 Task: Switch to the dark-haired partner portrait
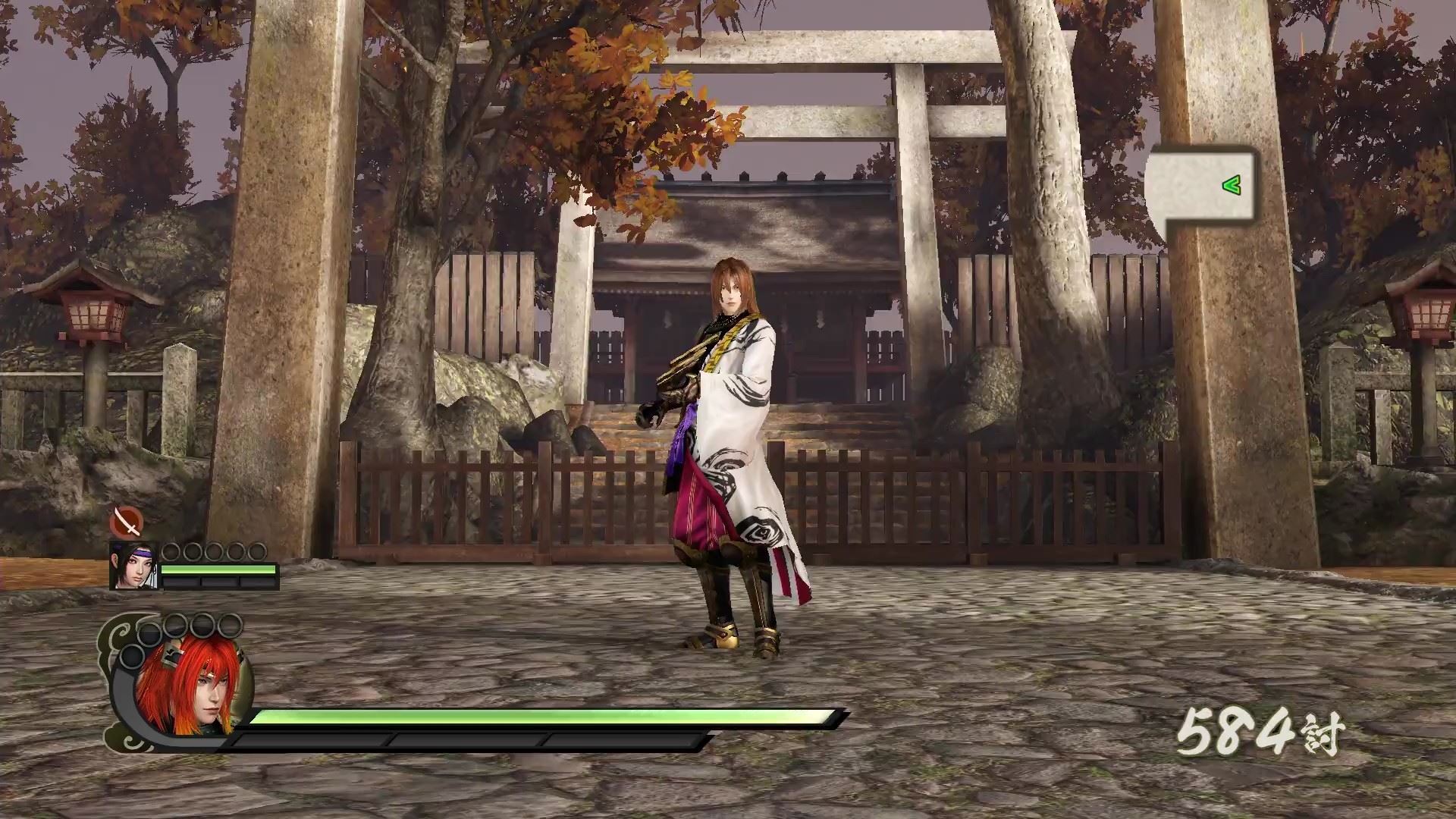pos(133,566)
